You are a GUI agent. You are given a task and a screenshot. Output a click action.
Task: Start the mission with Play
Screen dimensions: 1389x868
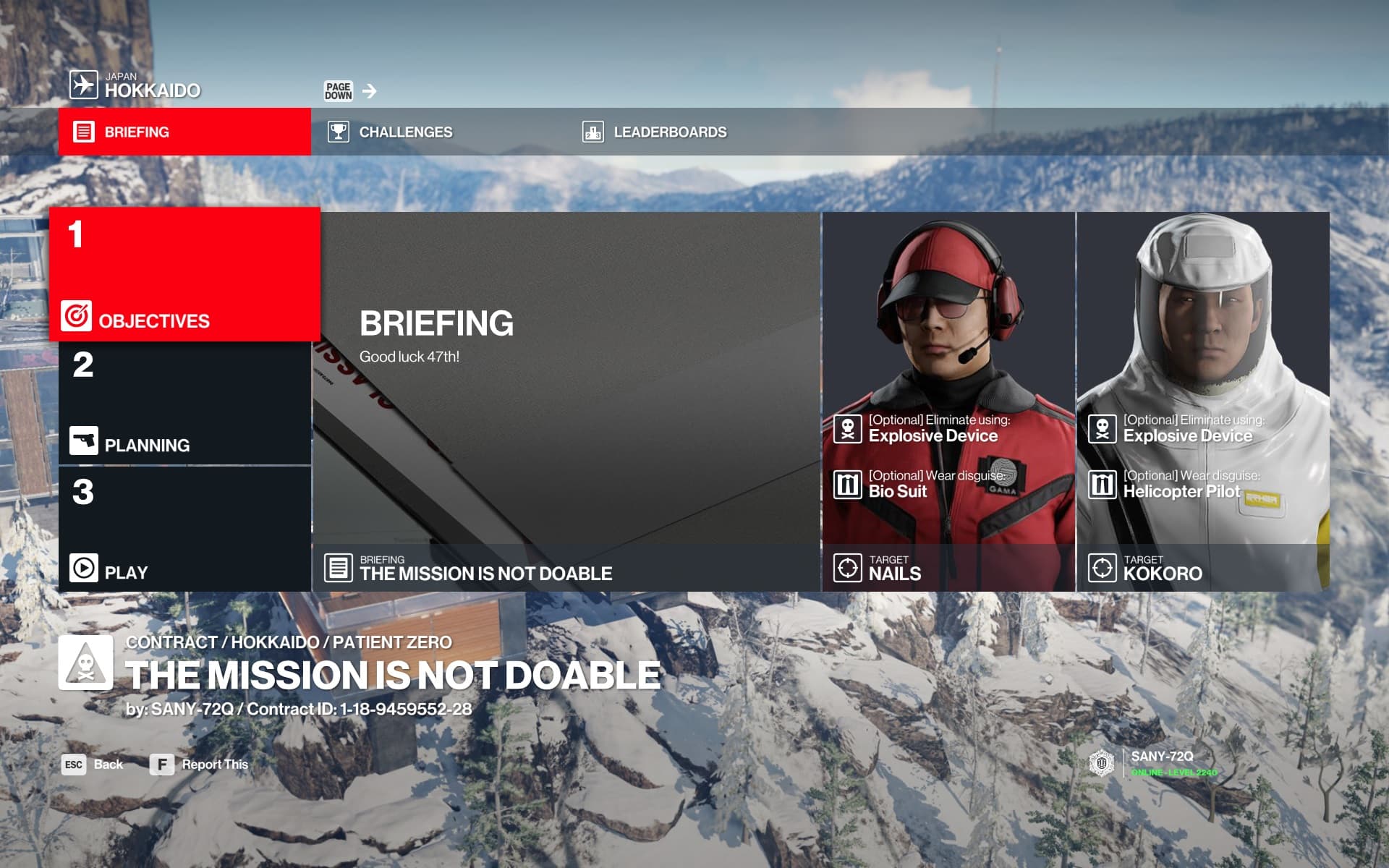tap(184, 529)
